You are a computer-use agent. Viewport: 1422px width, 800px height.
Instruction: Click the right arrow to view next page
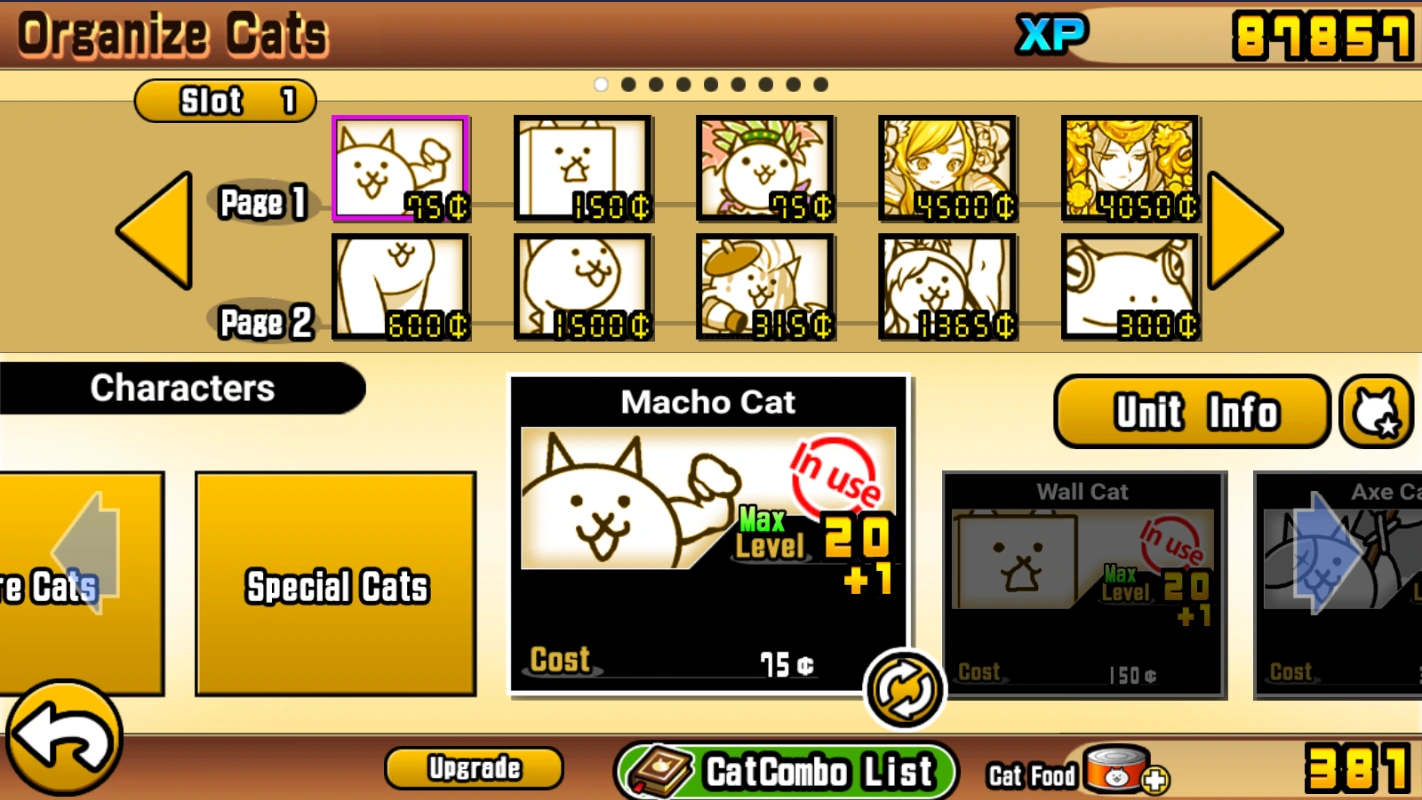point(1243,228)
